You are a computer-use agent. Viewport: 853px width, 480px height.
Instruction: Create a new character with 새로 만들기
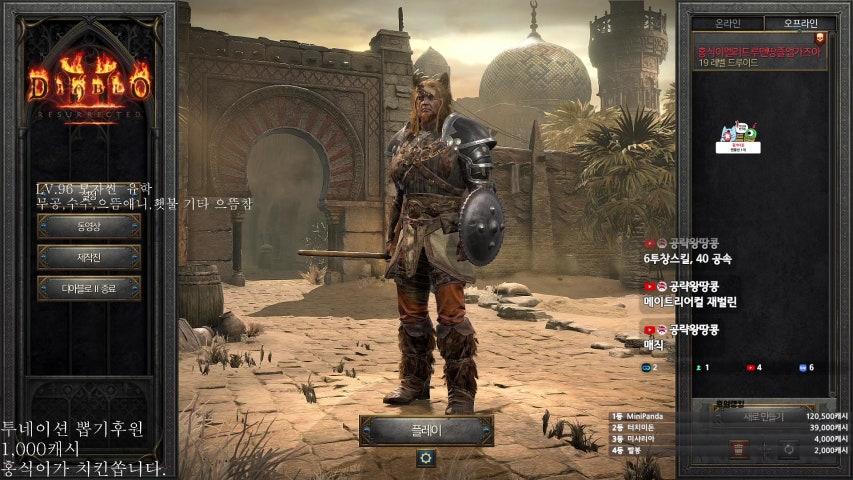click(764, 416)
